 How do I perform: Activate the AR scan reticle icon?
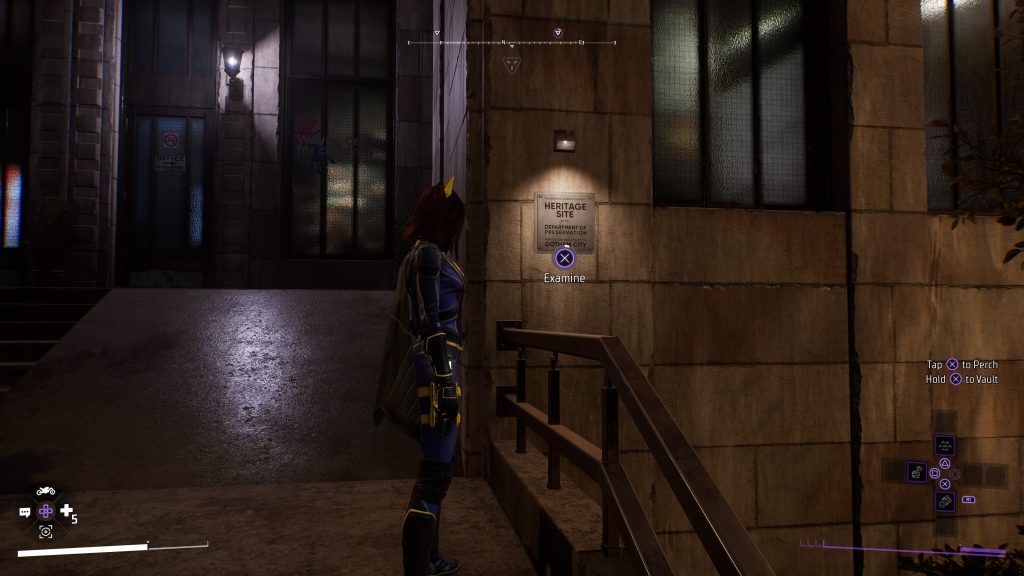coord(46,532)
